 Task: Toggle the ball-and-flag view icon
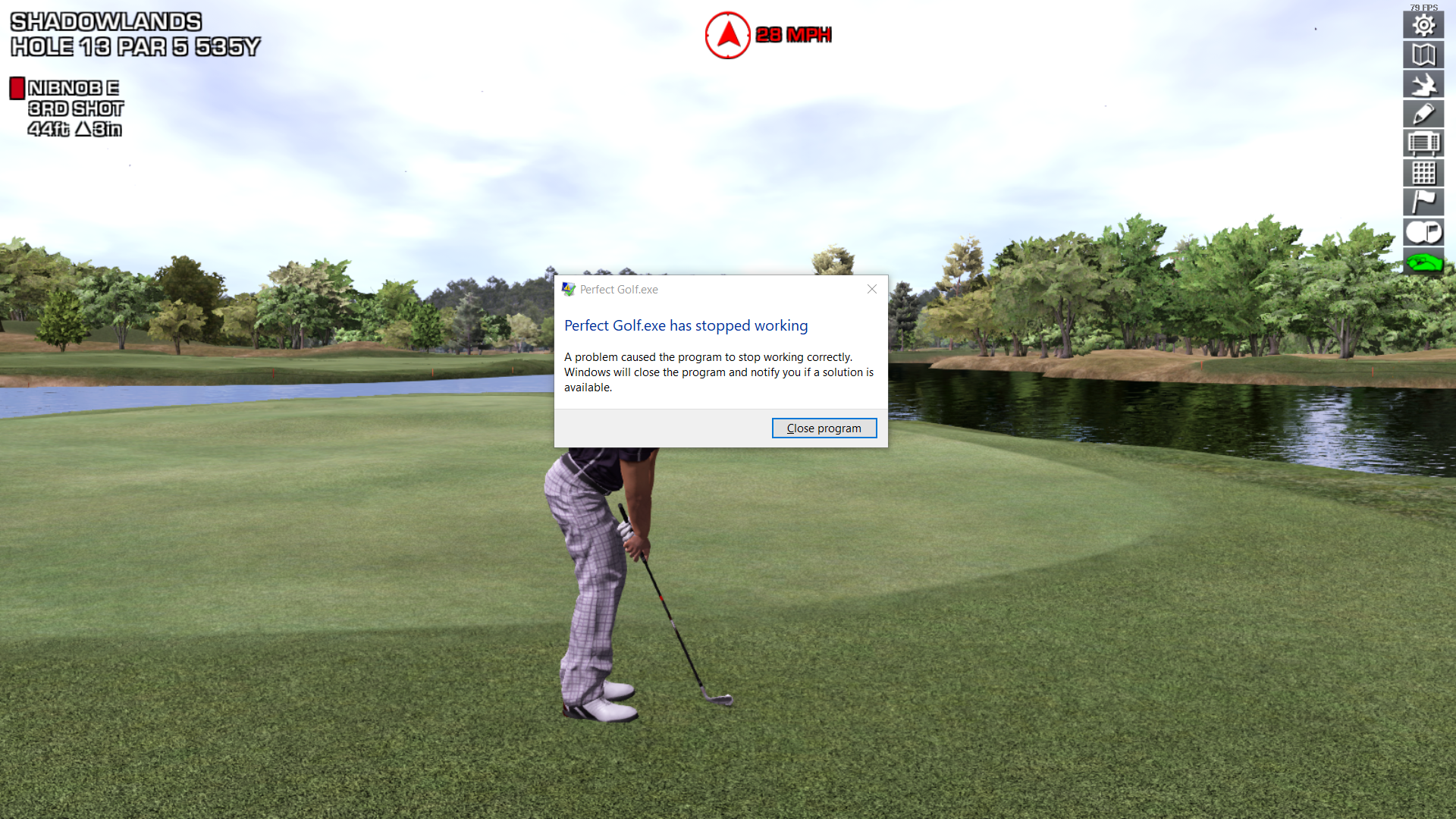pyautogui.click(x=1423, y=232)
